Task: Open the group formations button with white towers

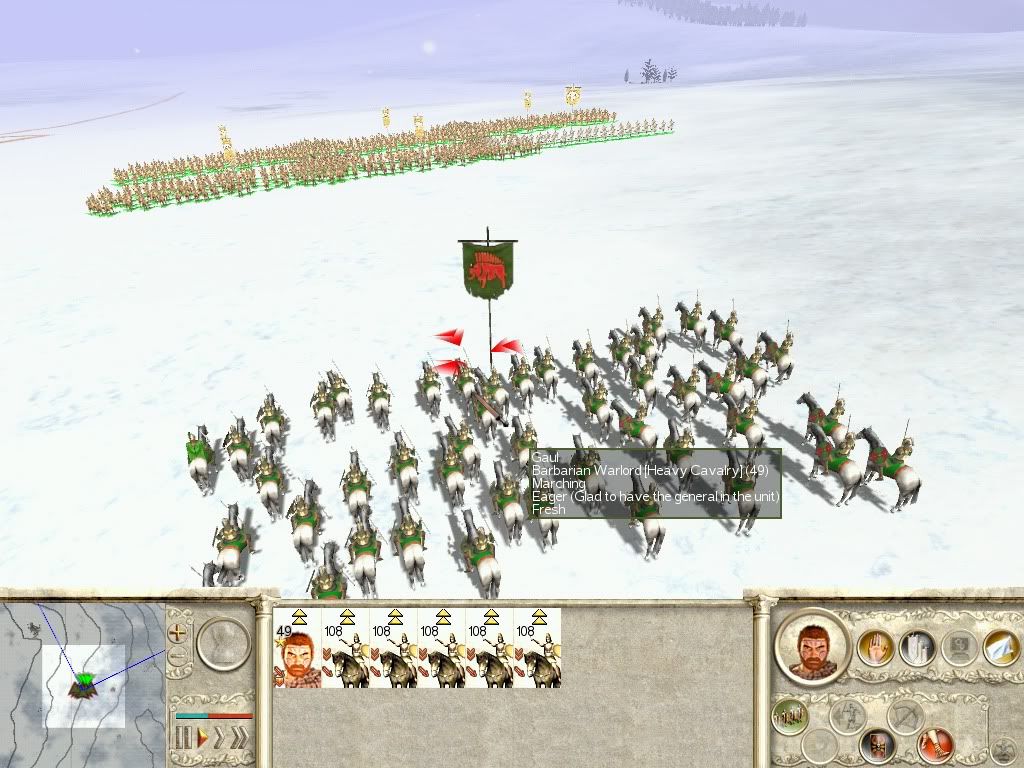Action: pyautogui.click(x=916, y=648)
